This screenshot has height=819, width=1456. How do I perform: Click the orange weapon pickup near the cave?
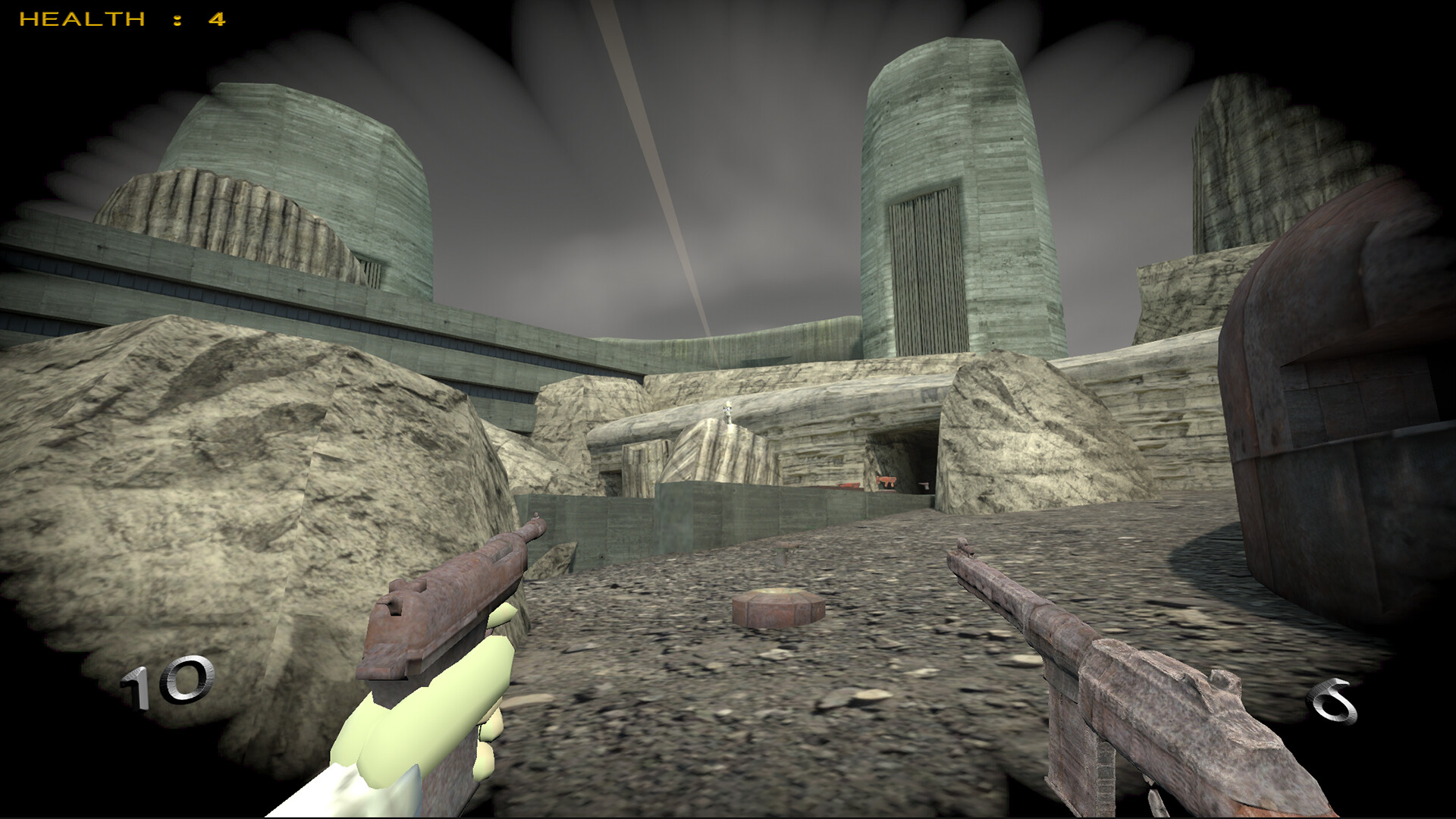849,485
